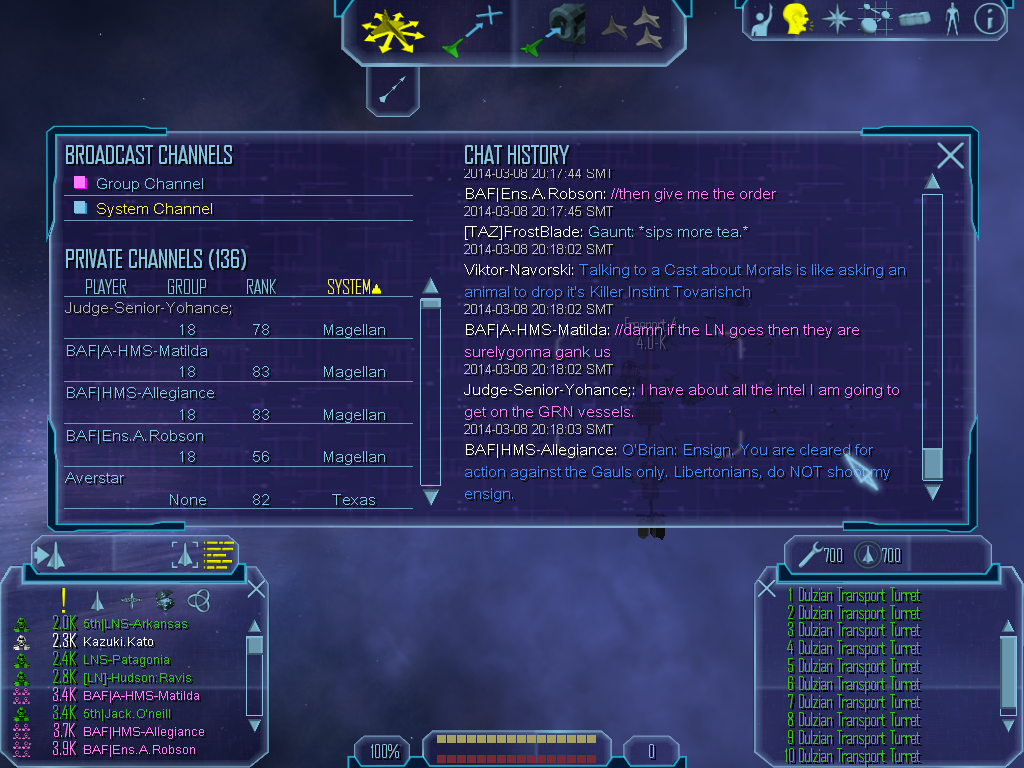
Task: Target LNS-Patagonia in the contact list
Action: click(x=126, y=660)
